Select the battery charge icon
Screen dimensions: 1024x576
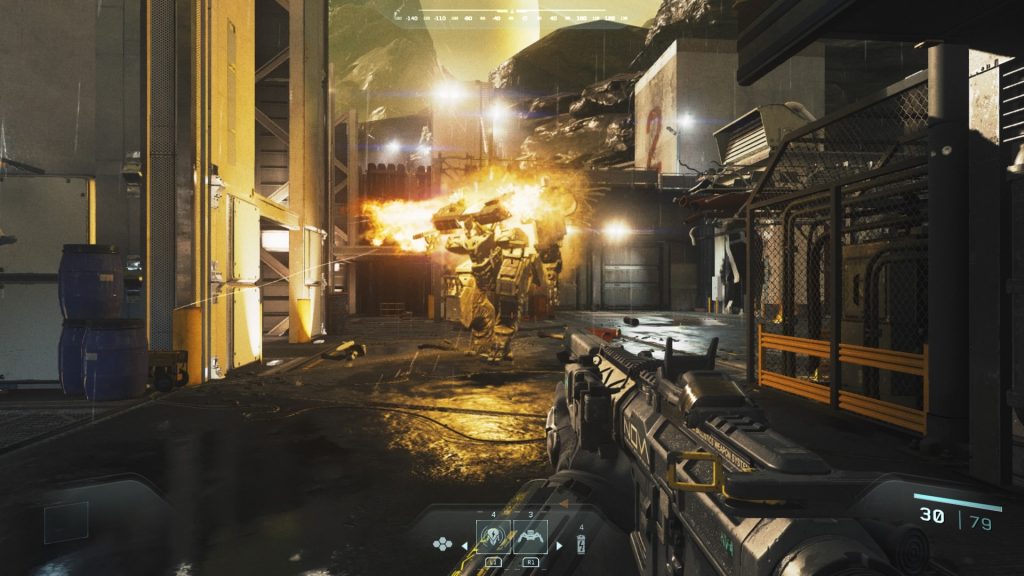[581, 545]
